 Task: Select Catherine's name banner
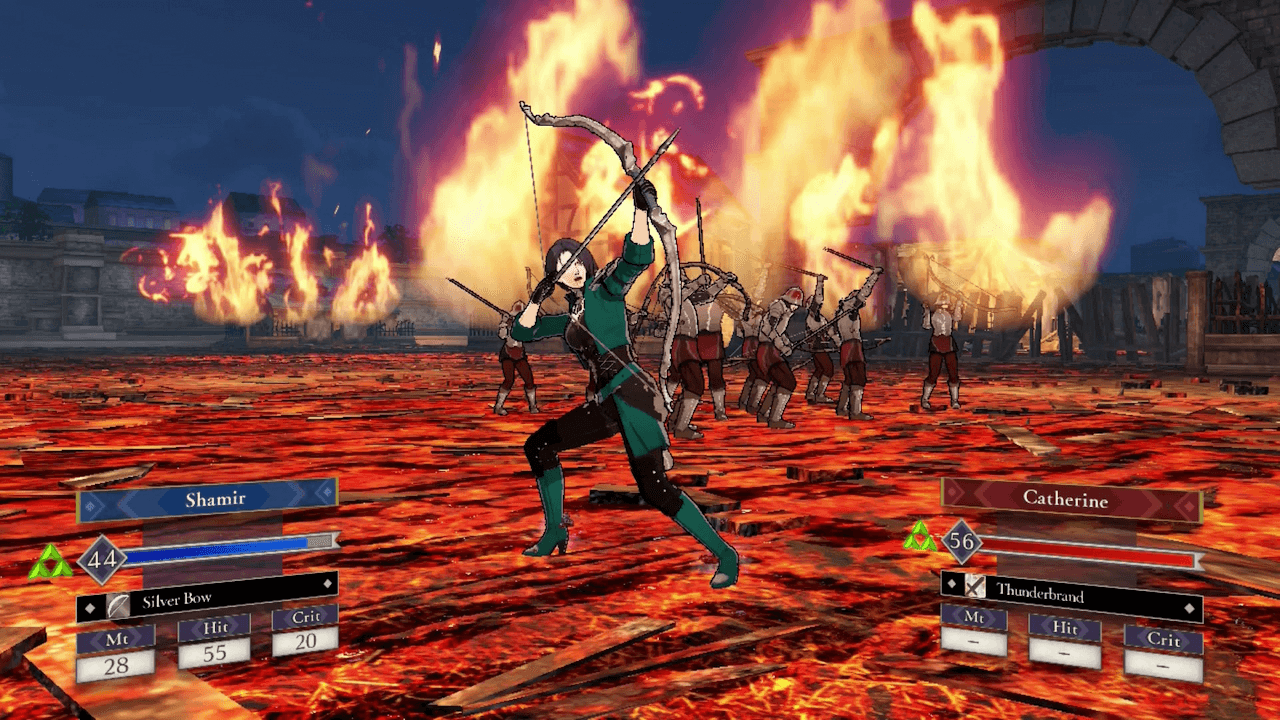1071,498
